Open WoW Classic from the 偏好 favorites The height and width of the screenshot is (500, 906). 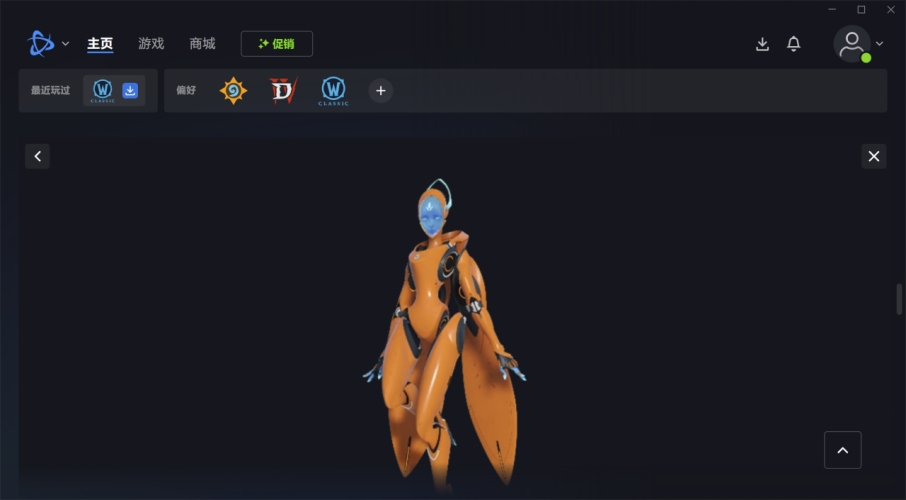[333, 91]
